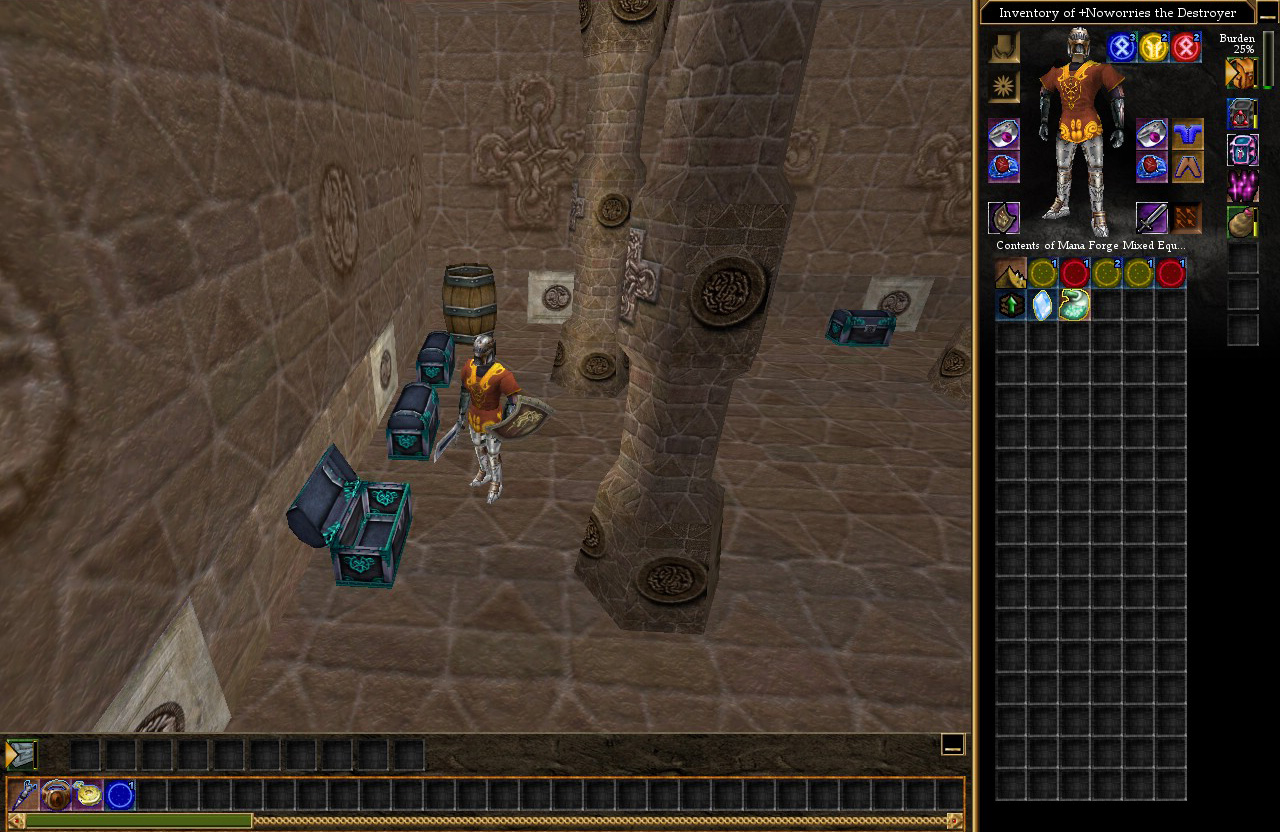The image size is (1280, 832).
Task: Activate the blue circle spell on hotbar
Action: pyautogui.click(x=120, y=795)
